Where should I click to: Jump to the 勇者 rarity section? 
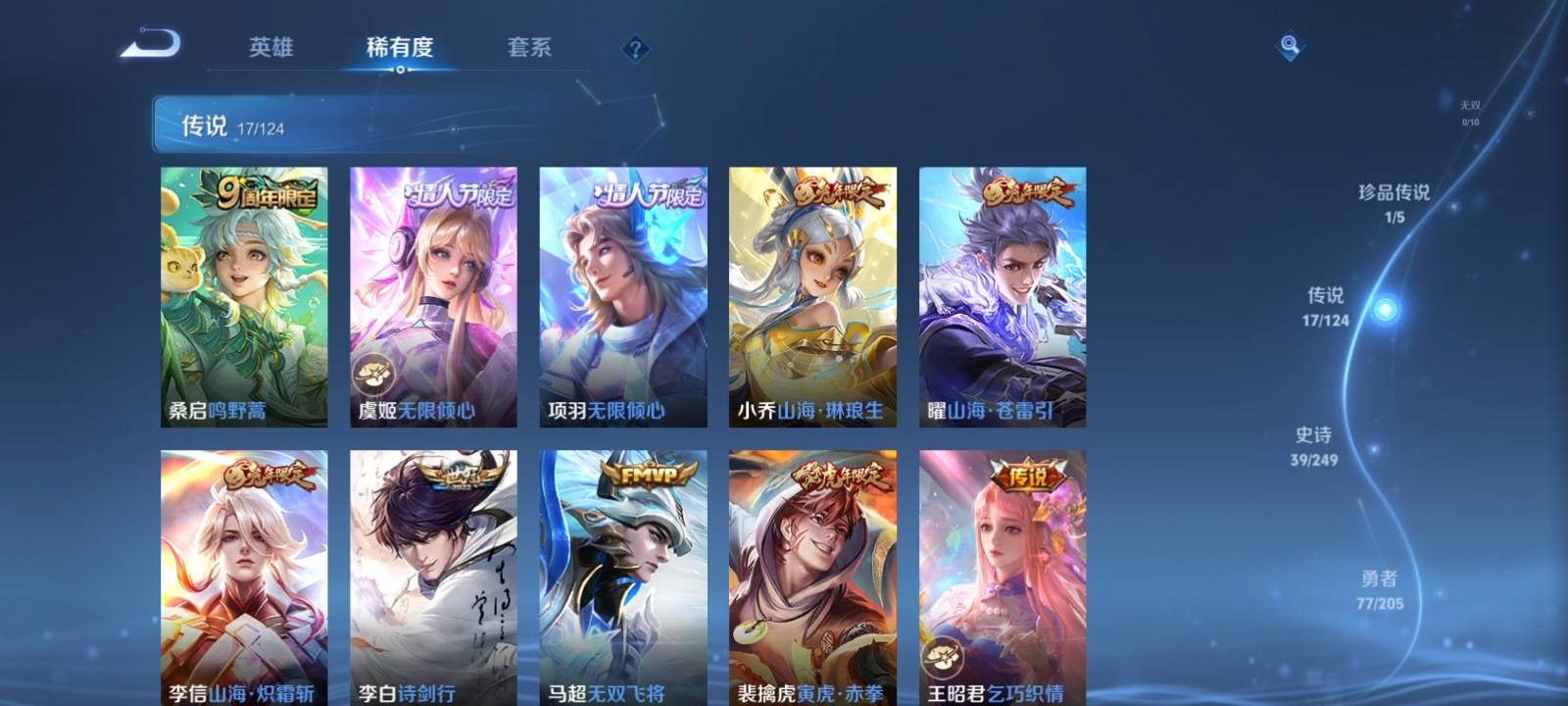pos(1379,589)
